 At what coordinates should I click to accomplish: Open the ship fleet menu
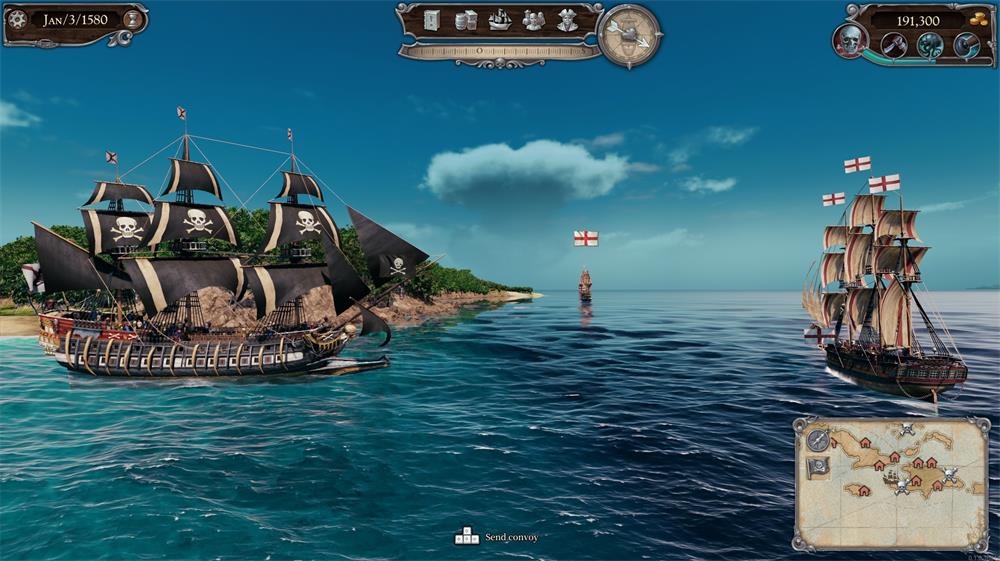point(500,20)
